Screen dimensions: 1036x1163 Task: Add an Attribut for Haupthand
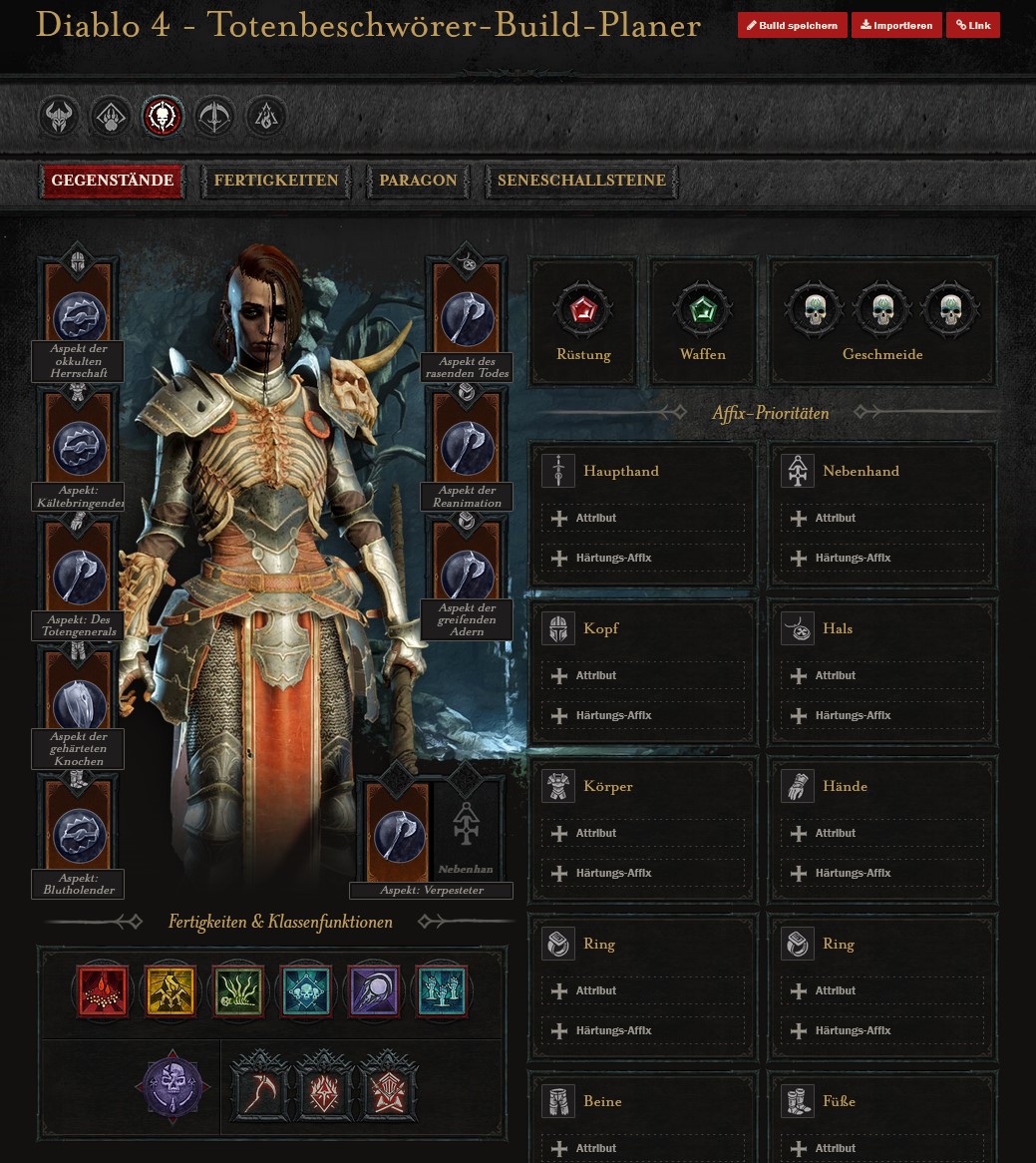pos(643,519)
